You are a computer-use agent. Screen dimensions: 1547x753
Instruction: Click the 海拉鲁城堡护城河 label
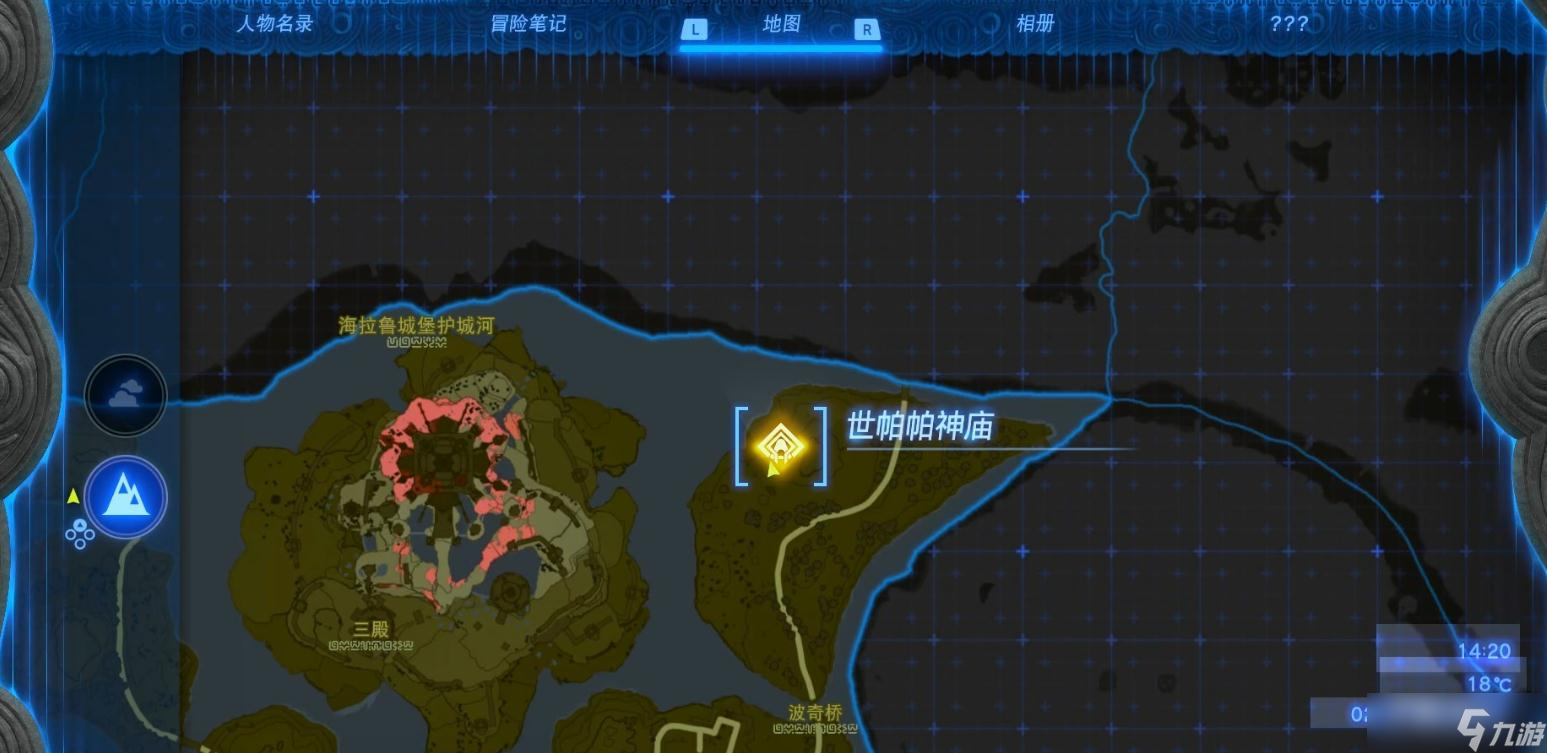[417, 326]
